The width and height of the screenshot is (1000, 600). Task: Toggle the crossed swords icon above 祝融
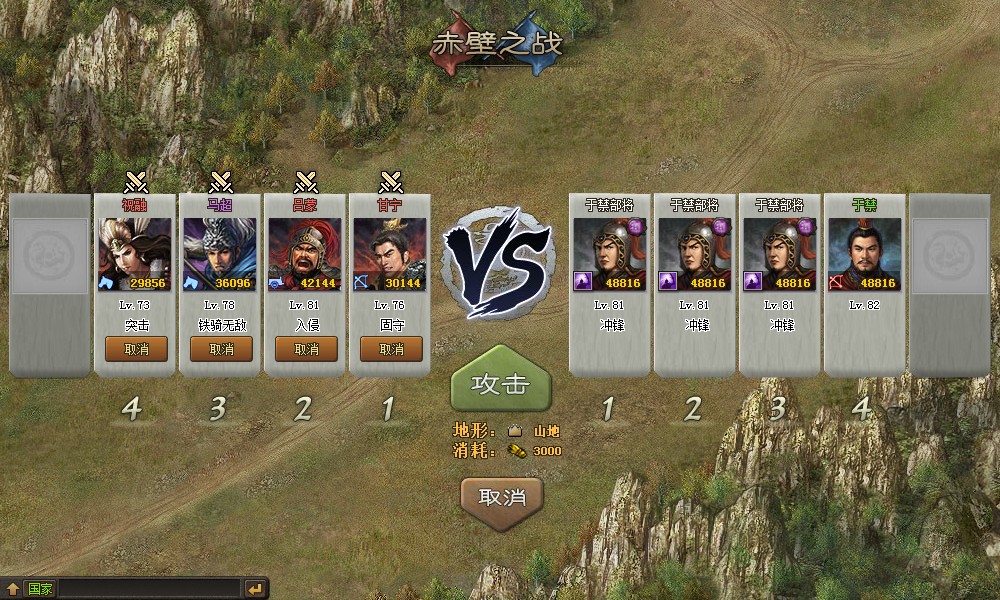coord(136,183)
